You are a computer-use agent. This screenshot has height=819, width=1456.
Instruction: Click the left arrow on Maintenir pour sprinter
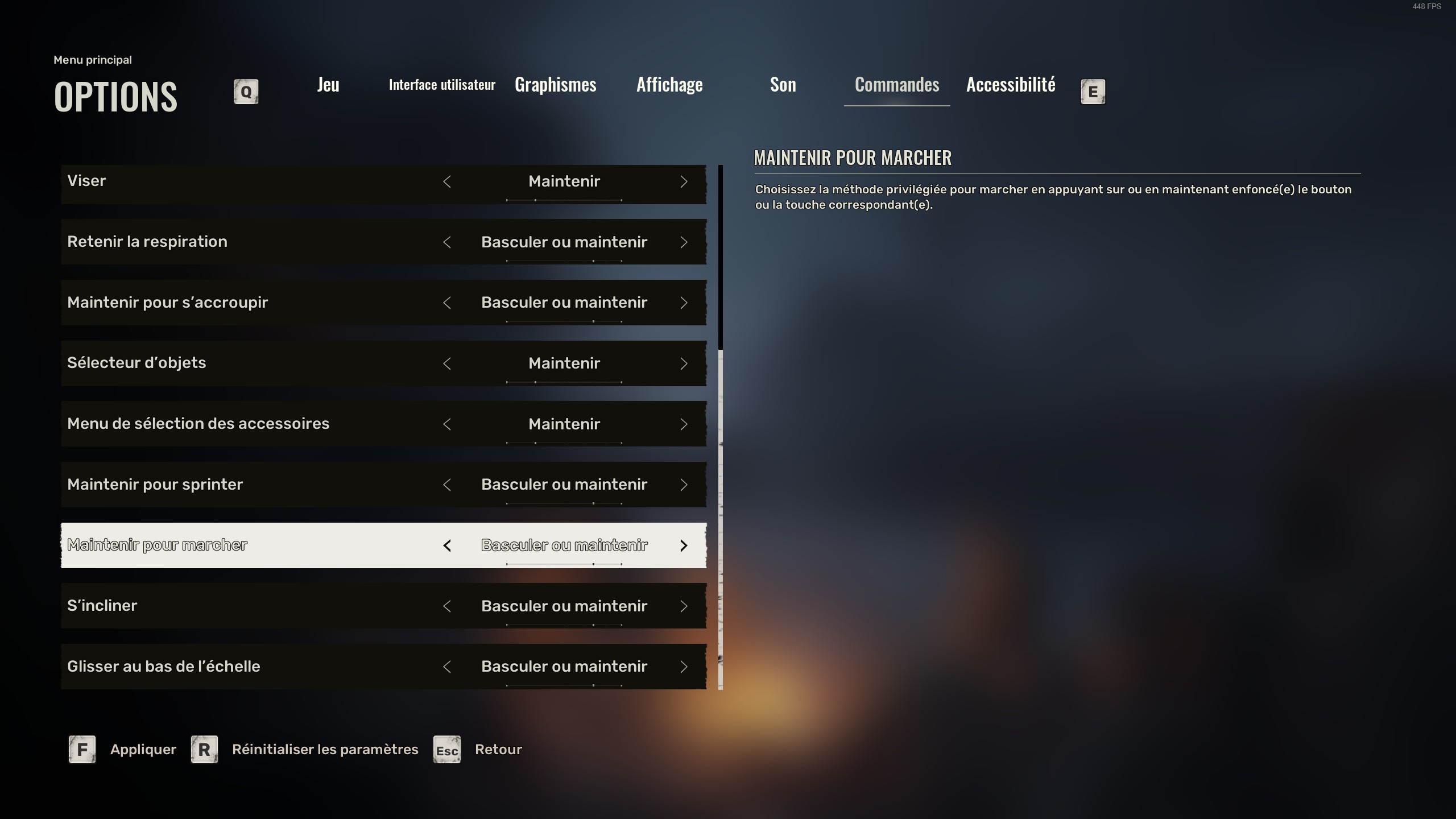click(448, 485)
